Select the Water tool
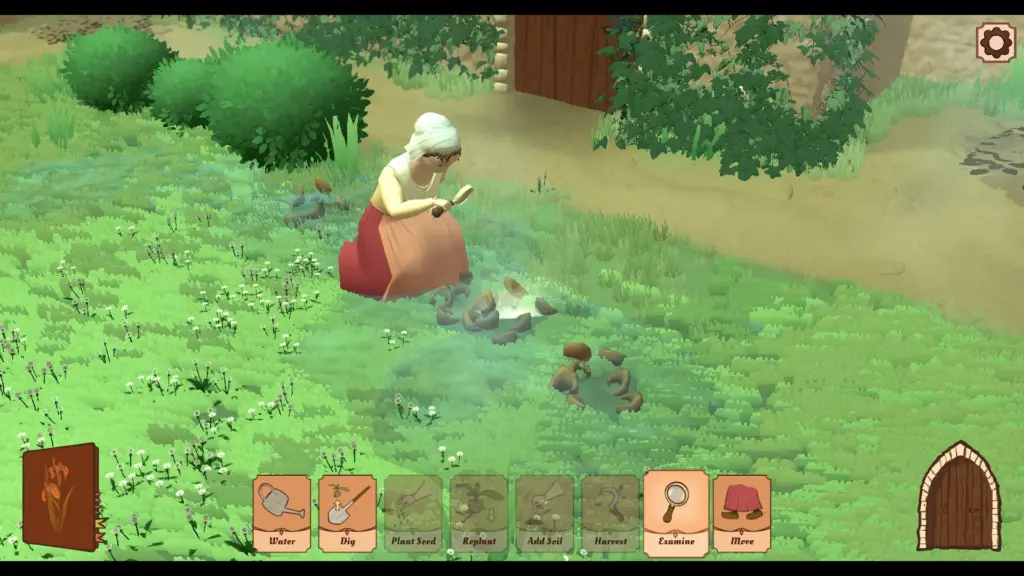The height and width of the screenshot is (576, 1024). [281, 513]
